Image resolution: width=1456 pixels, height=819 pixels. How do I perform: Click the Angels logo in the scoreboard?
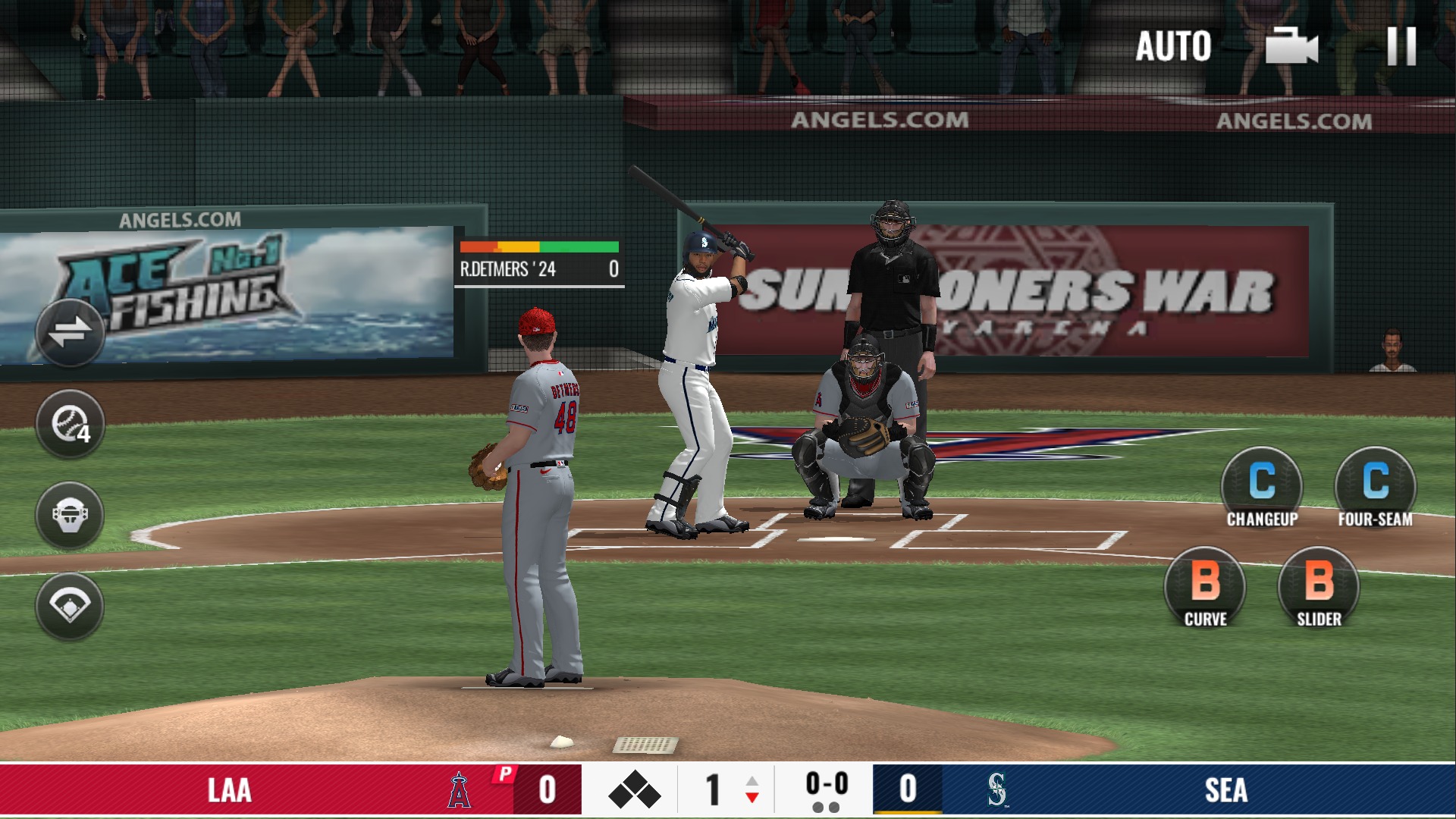coord(460,791)
